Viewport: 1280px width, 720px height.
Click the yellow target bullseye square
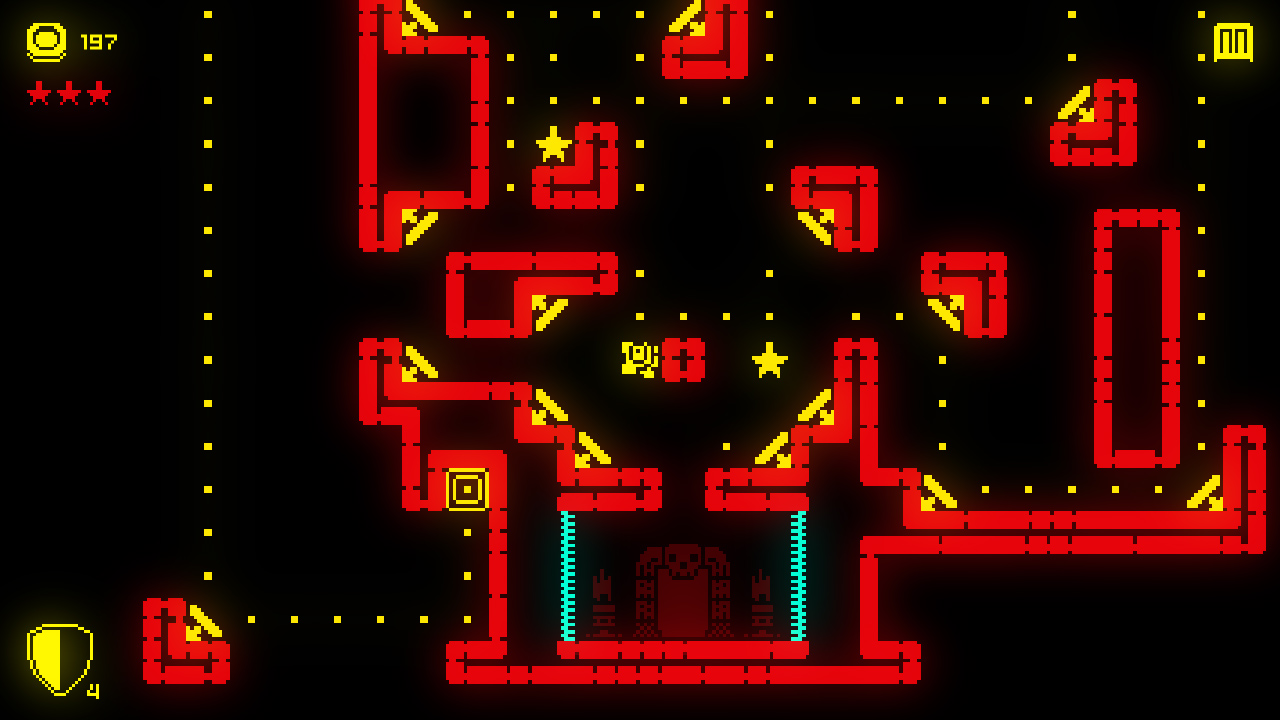[x=466, y=488]
